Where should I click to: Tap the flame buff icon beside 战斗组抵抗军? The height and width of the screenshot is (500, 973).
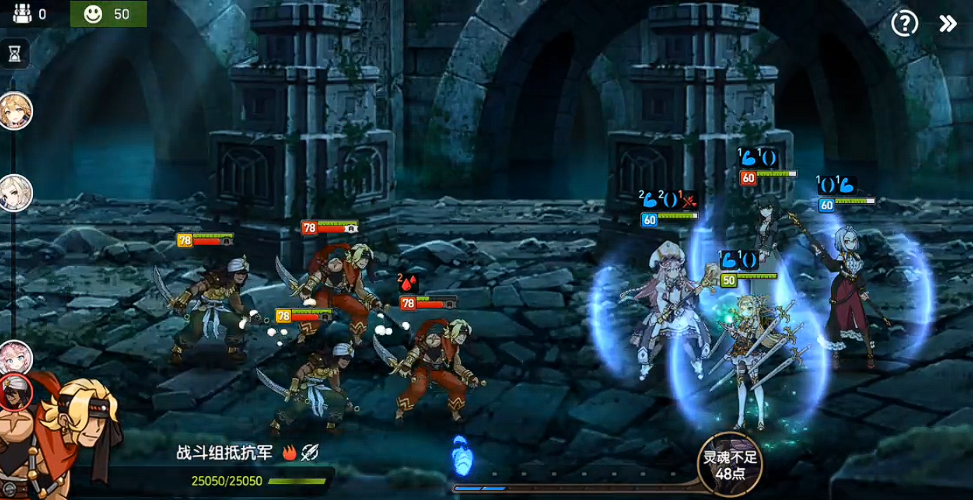[291, 453]
